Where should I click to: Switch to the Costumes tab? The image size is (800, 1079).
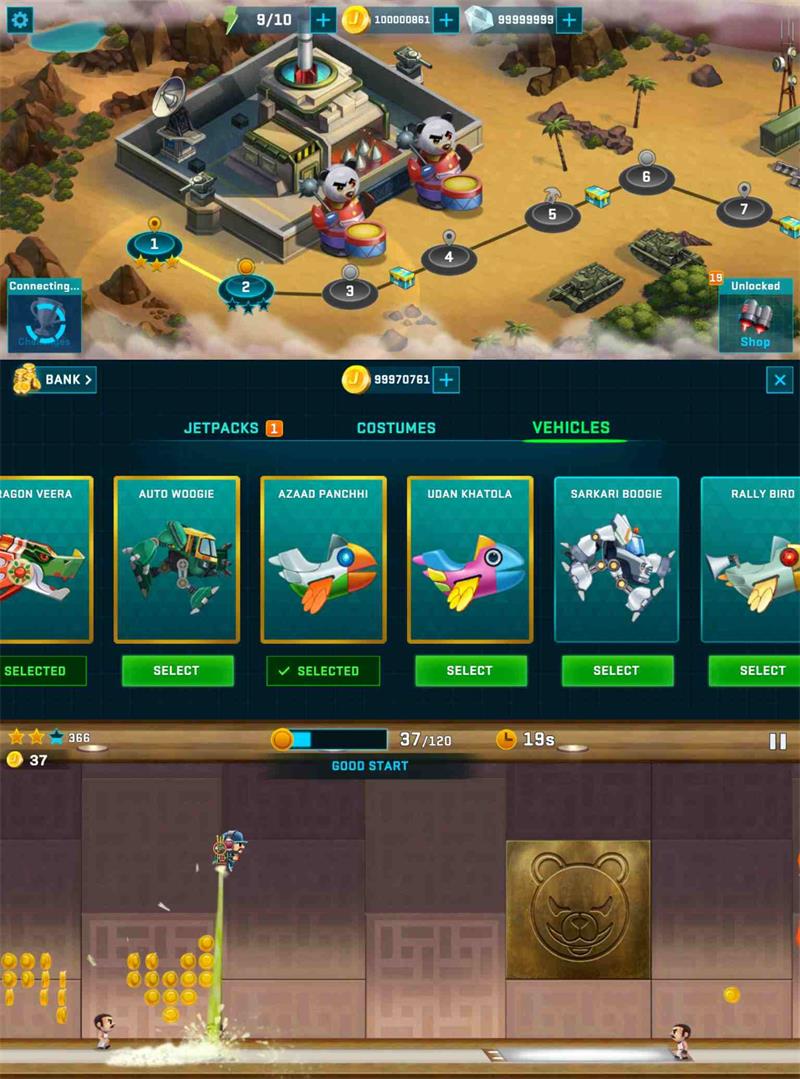396,428
